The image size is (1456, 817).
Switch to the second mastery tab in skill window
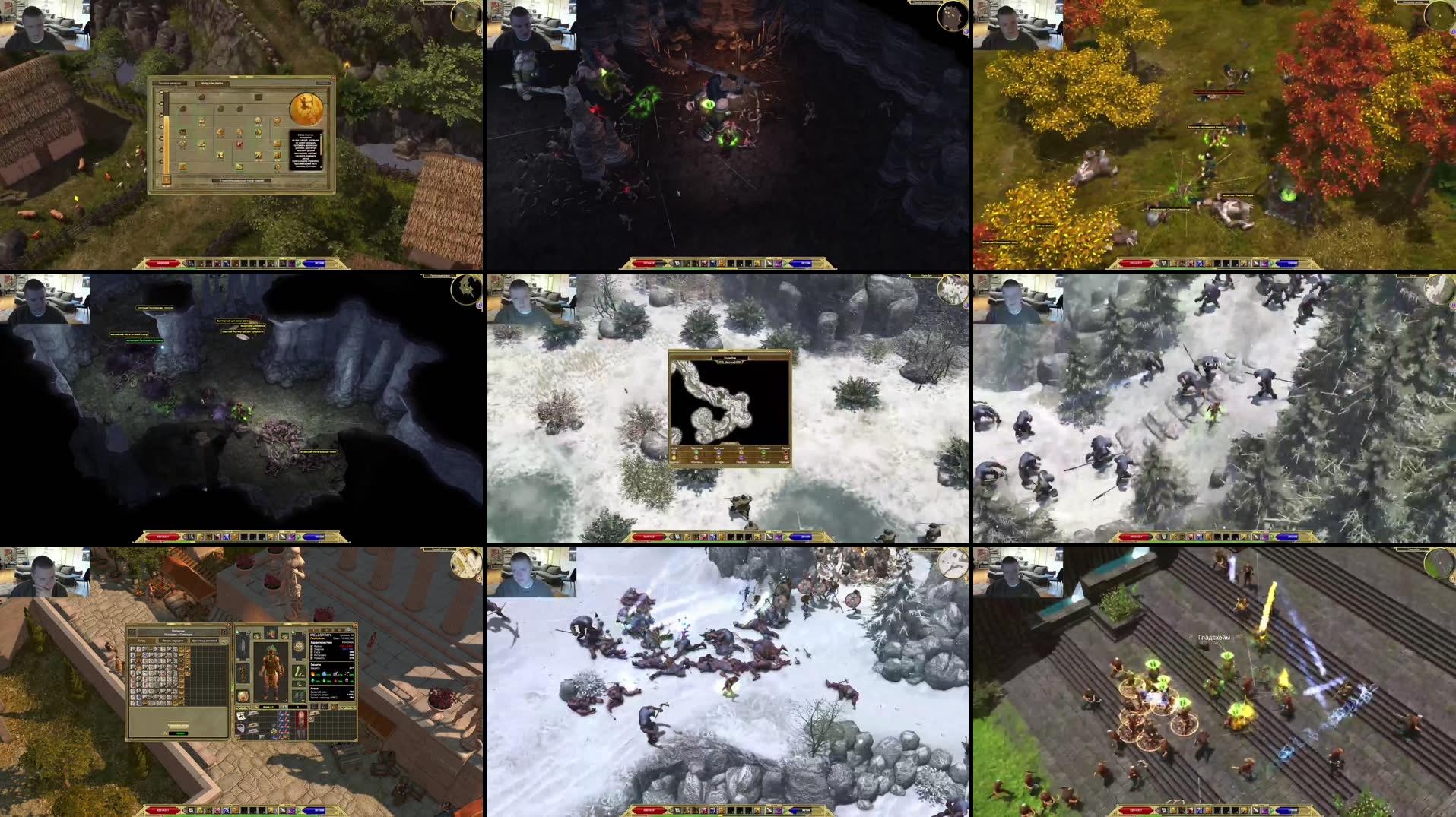pos(213,83)
